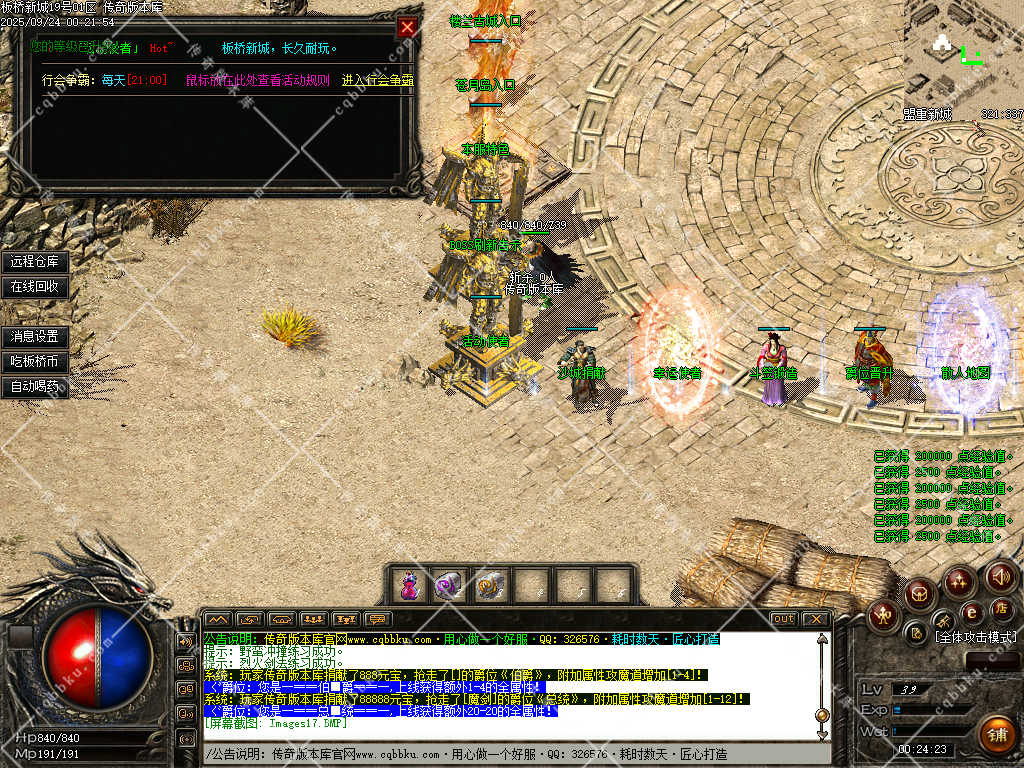Open the 远程仓库 remote warehouse
This screenshot has height=768, width=1024.
(x=35, y=262)
